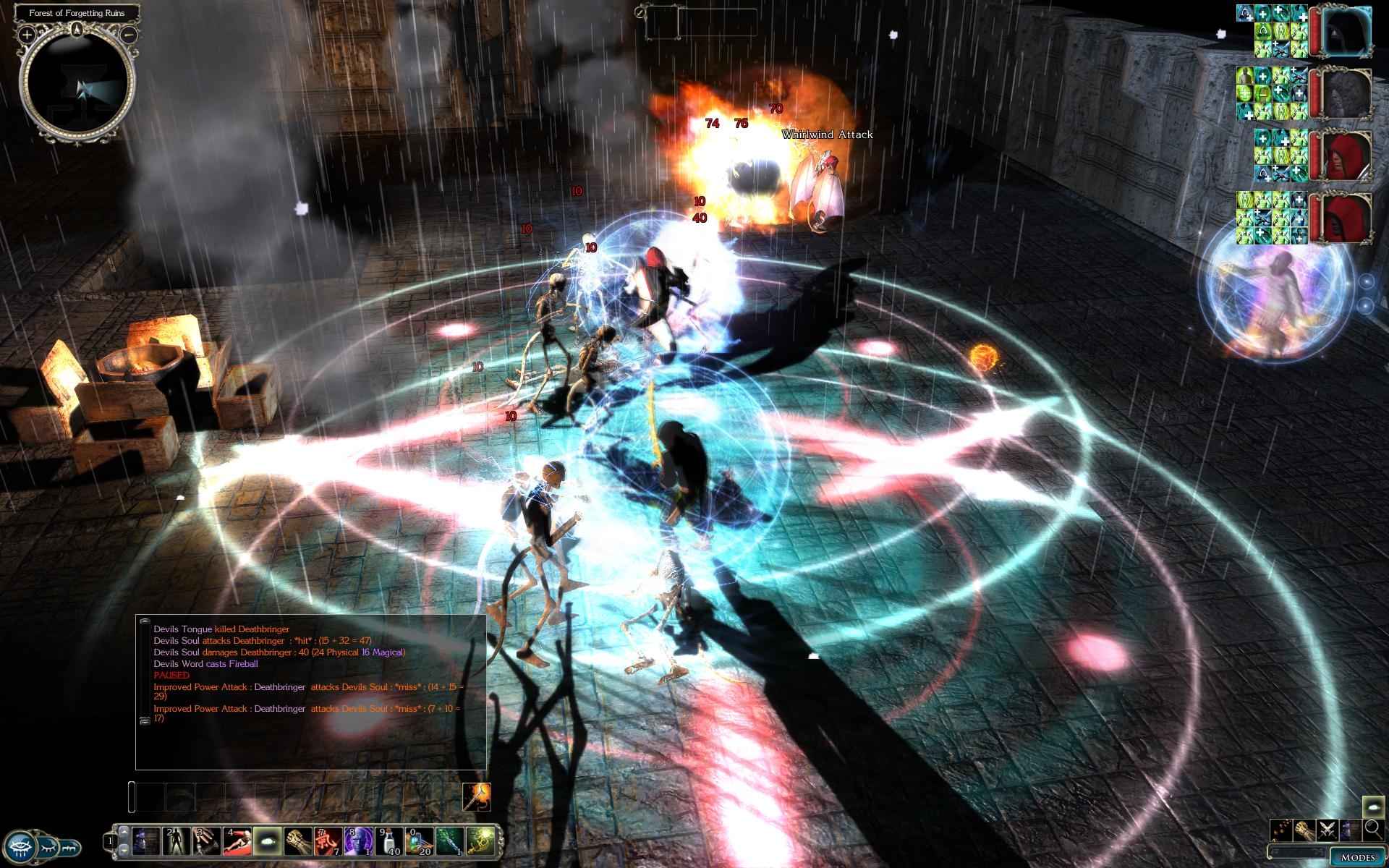This screenshot has width=1389, height=868.
Task: Use the white potion bottle in slot 9
Action: [x=389, y=841]
